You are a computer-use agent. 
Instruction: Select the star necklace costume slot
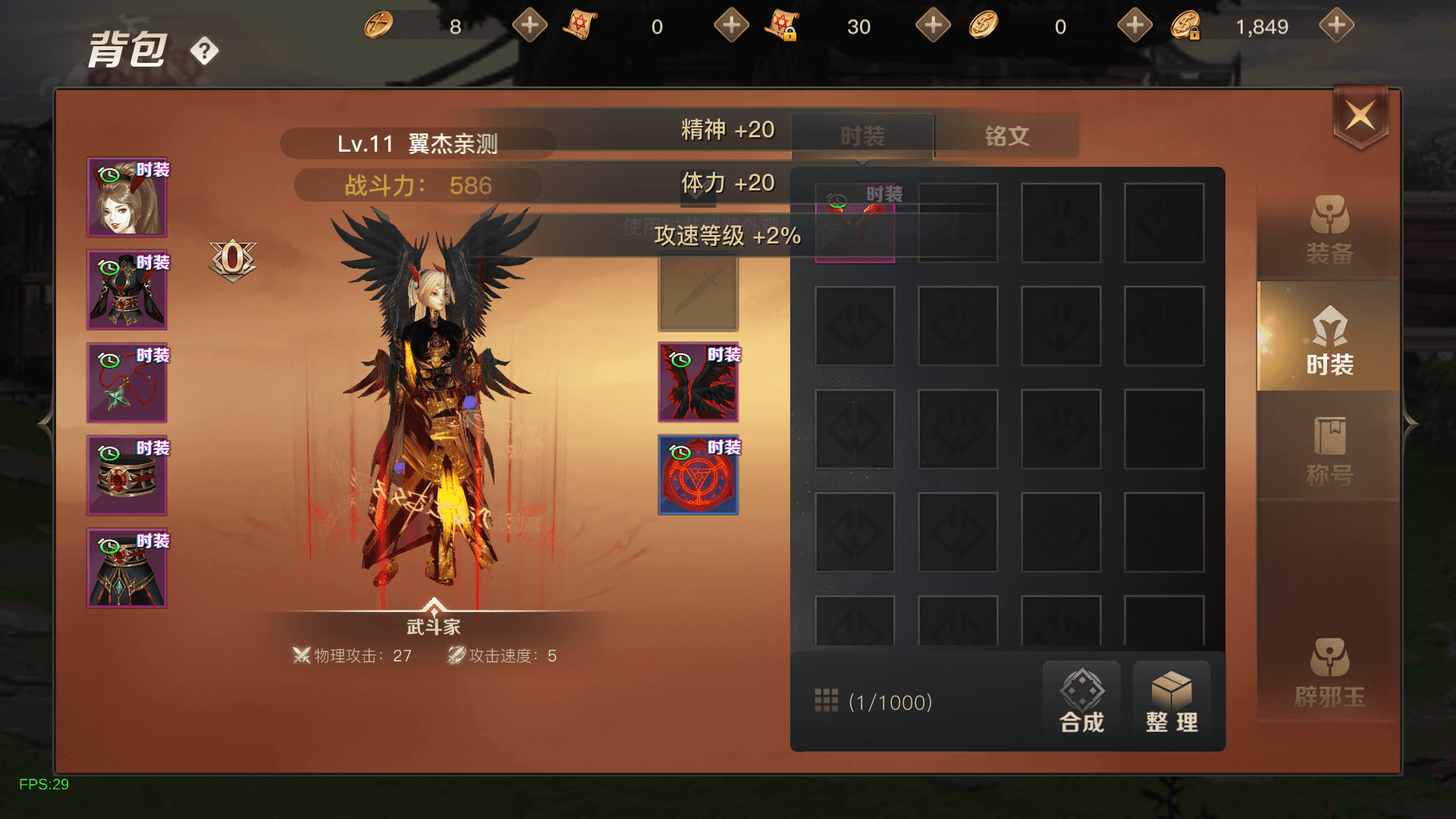pos(127,383)
